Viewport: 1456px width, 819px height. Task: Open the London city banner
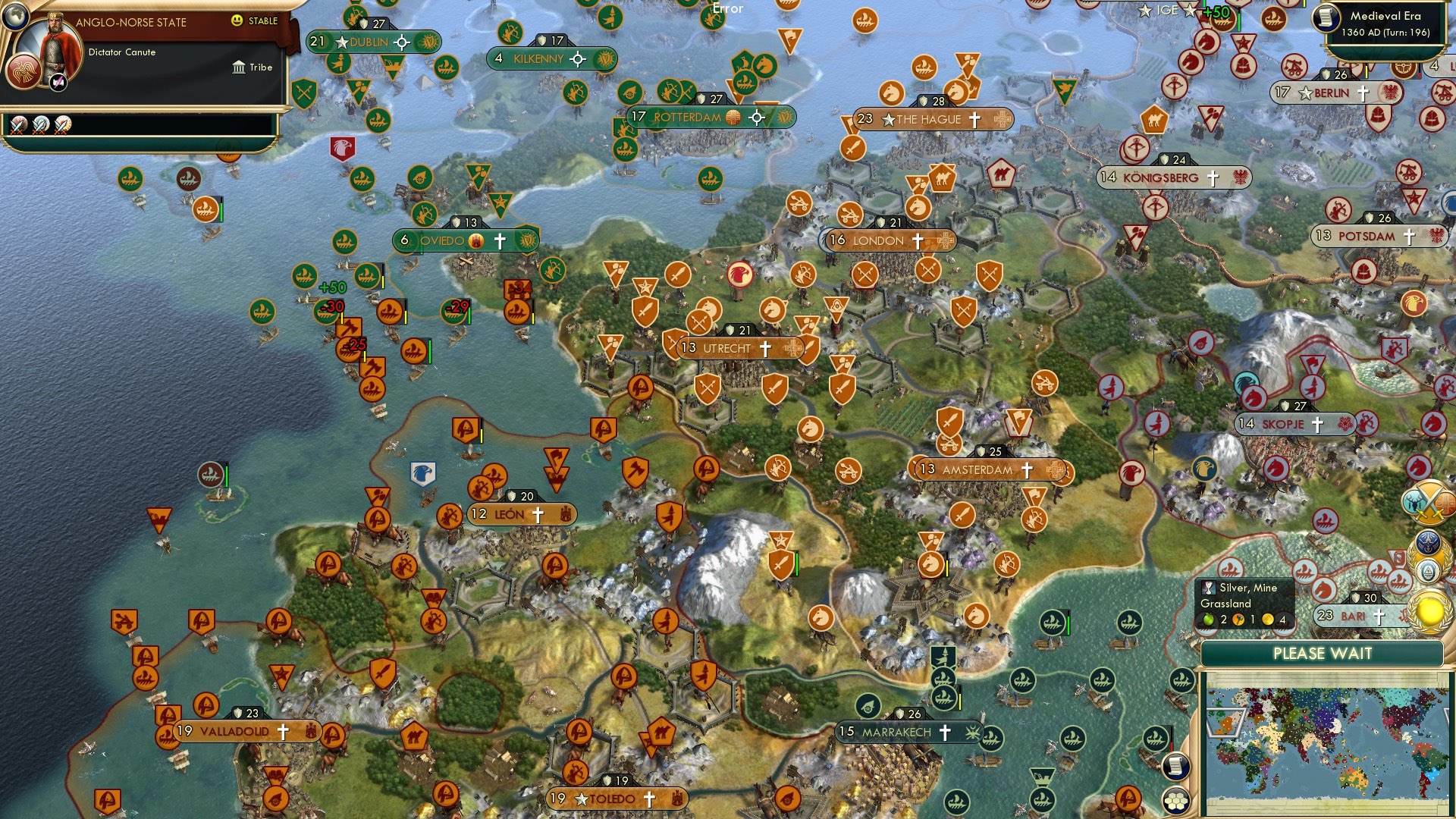click(887, 240)
